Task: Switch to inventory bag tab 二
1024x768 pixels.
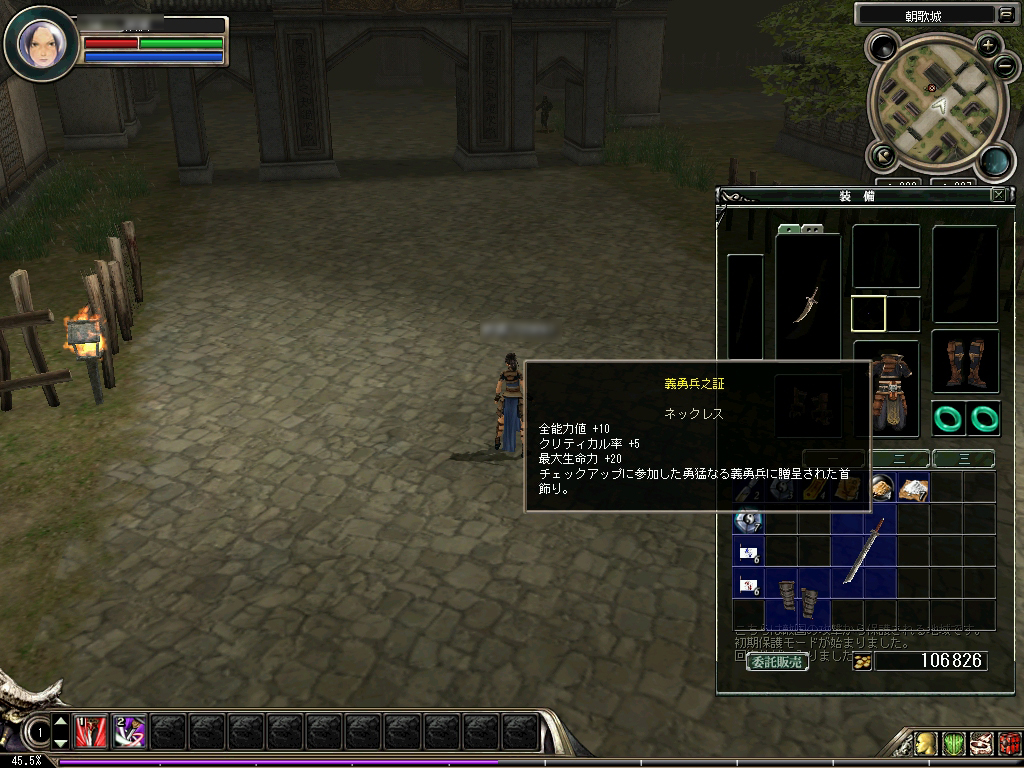Action: (900, 459)
